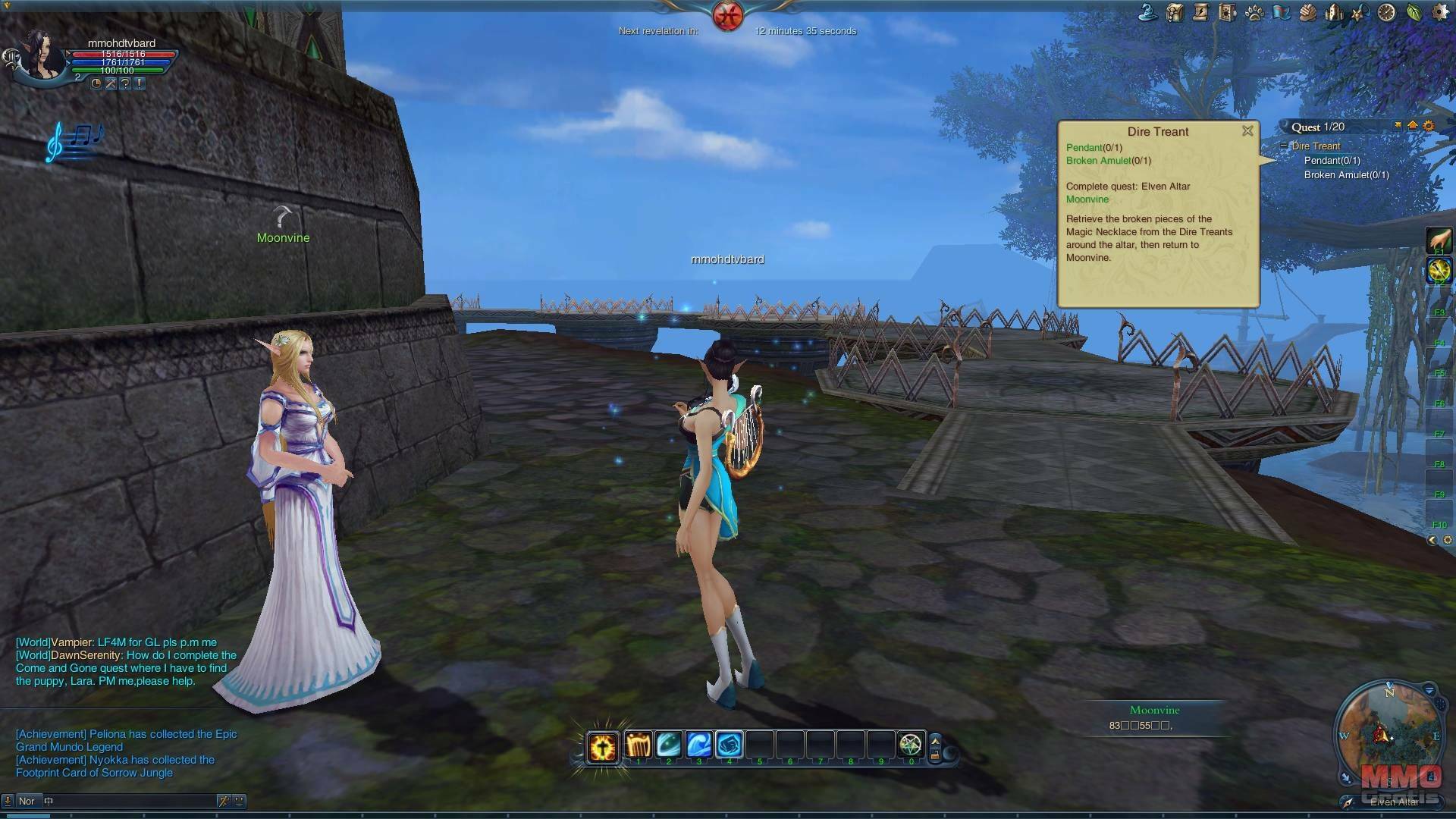Screen dimensions: 1456x819
Task: Activate the glowing cross skill
Action: (x=603, y=747)
